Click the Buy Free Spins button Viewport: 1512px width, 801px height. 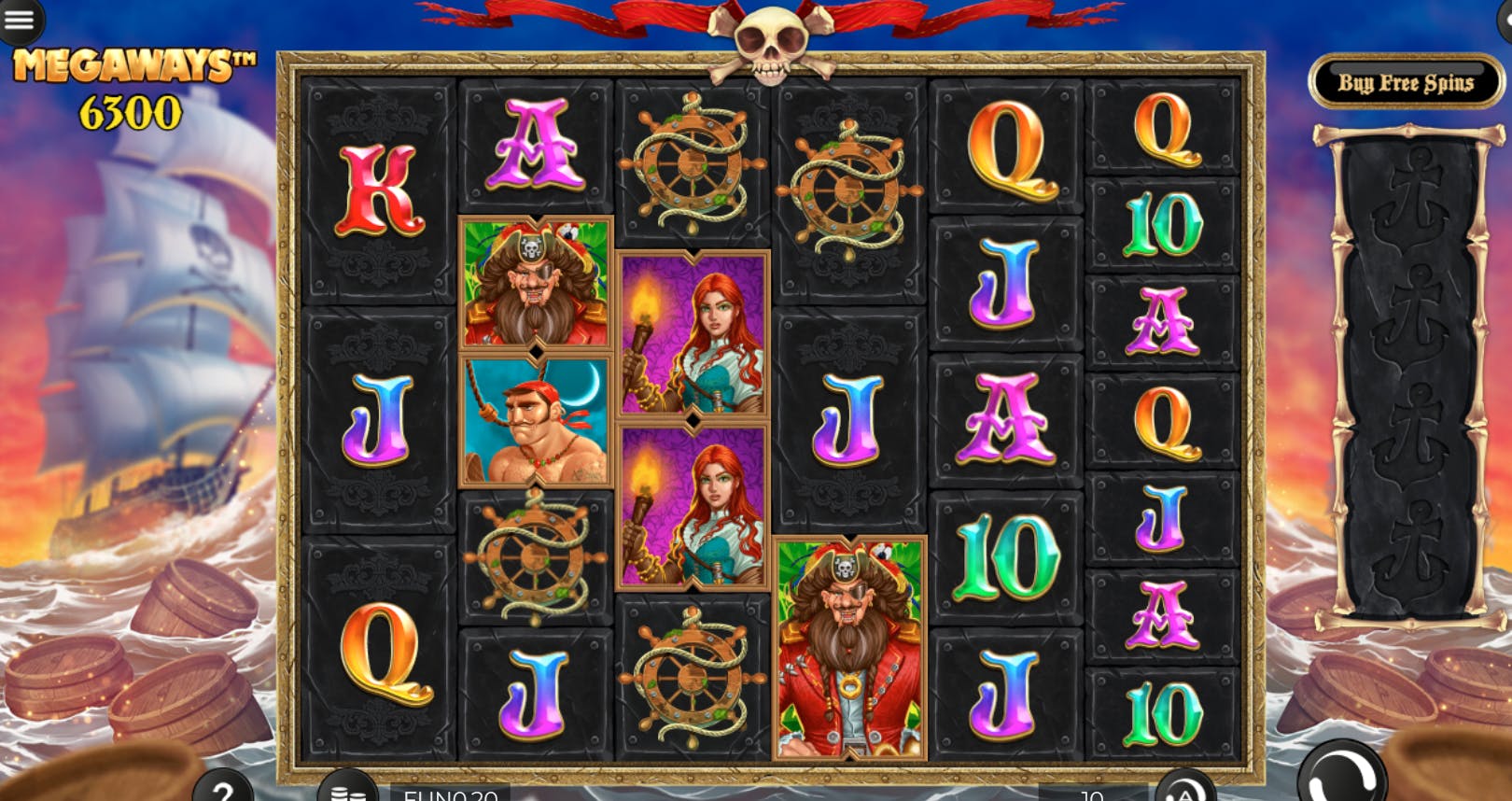(x=1406, y=83)
